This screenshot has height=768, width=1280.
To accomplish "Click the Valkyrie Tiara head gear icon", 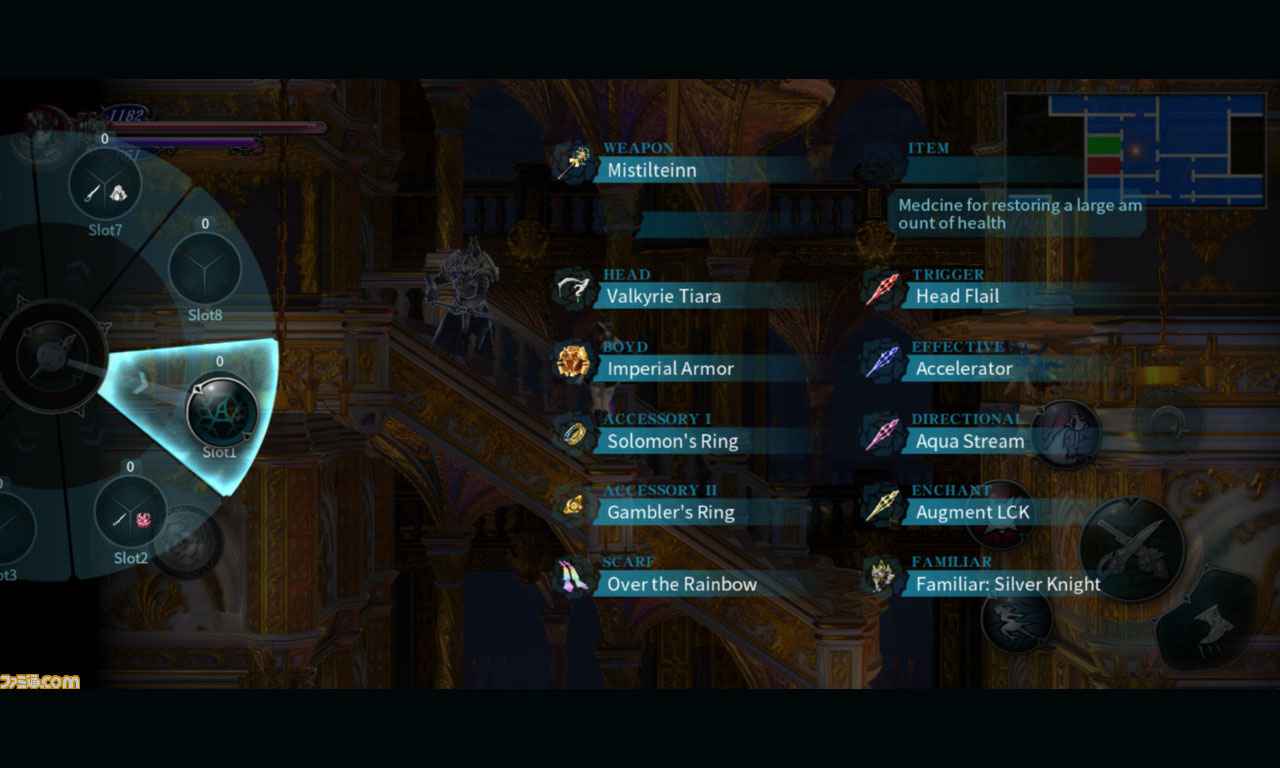I will tap(575, 285).
